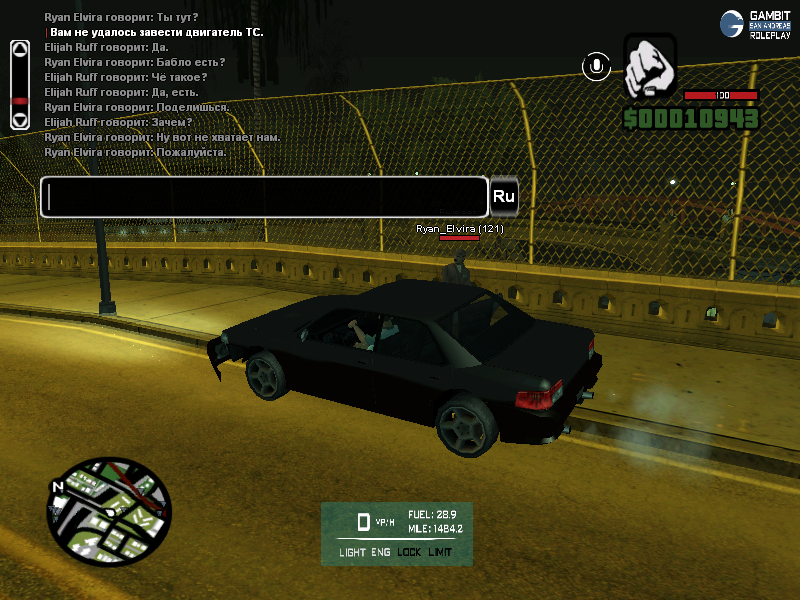The height and width of the screenshot is (600, 800).
Task: Switch chat language with the Ru button
Action: (504, 197)
